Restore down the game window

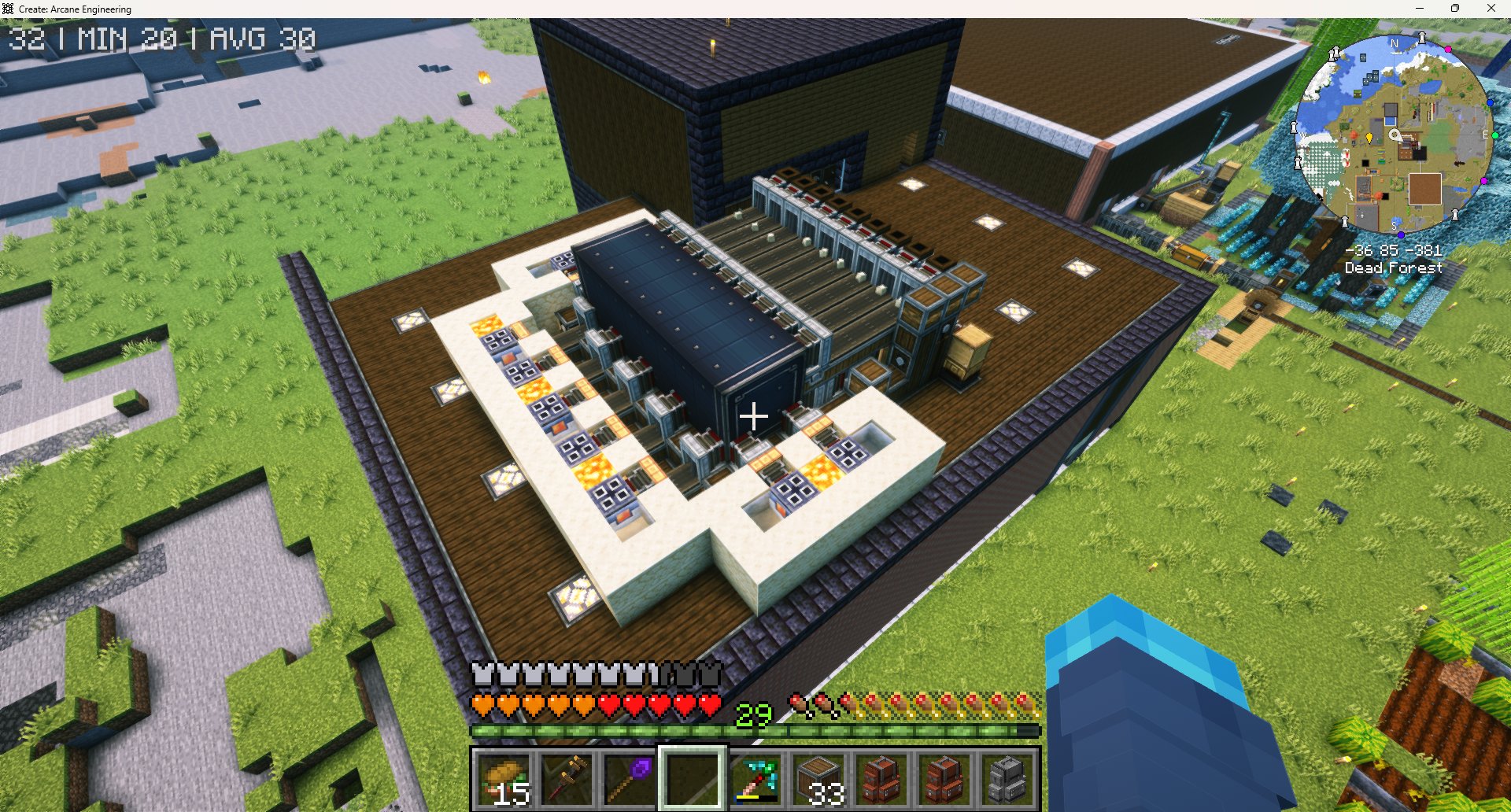click(x=1455, y=9)
